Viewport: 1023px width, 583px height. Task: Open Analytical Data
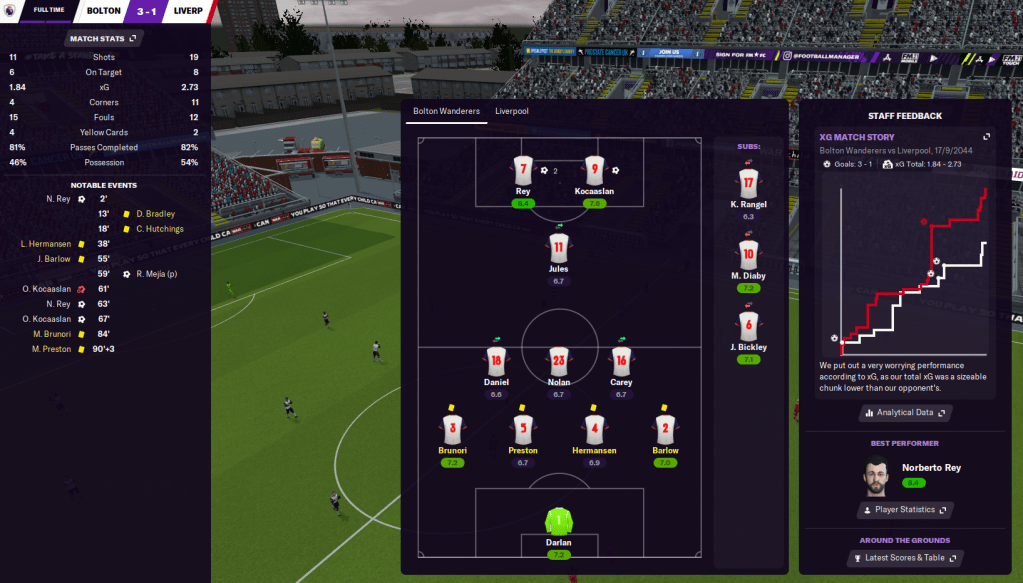(x=905, y=412)
